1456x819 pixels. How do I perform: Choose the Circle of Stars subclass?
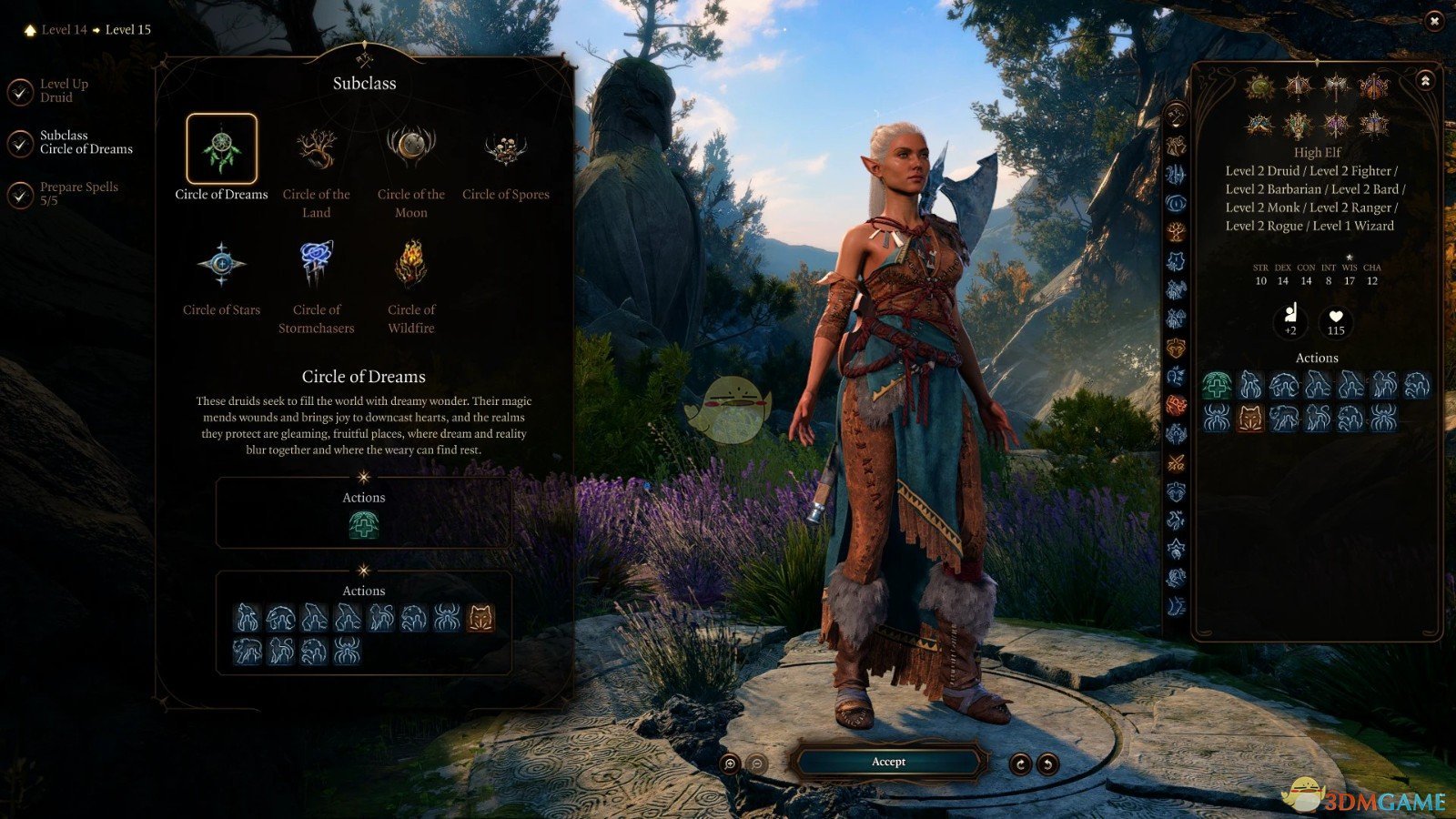[221, 264]
